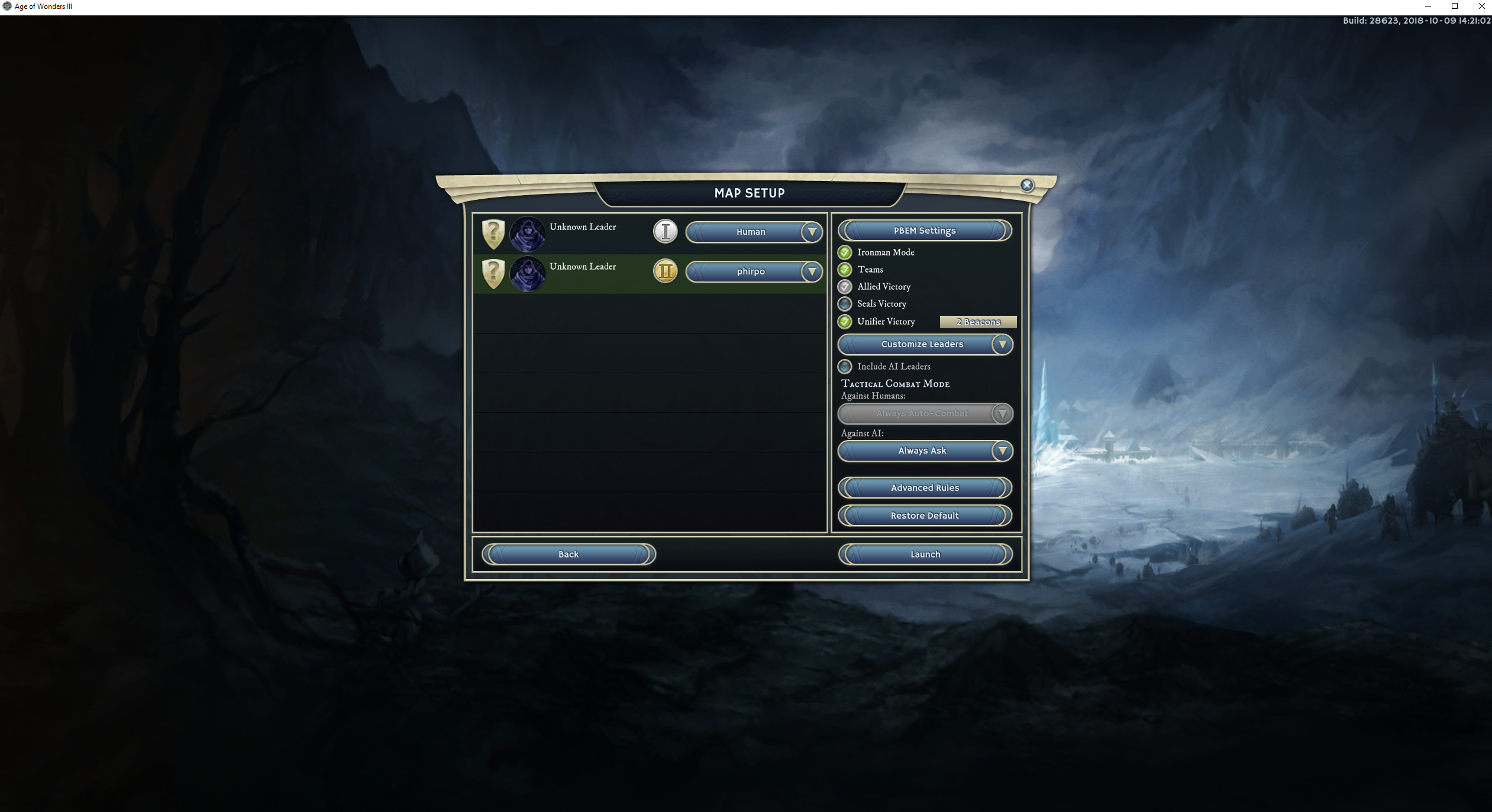Toggle Unifier Victory checkbox
The width and height of the screenshot is (1492, 812).
pos(845,322)
